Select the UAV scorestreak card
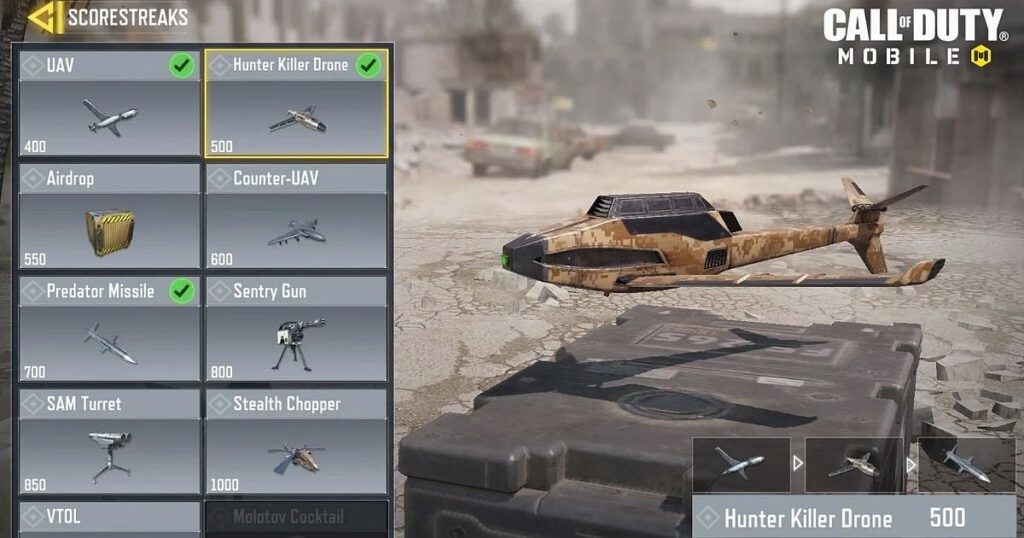This screenshot has height=538, width=1024. coord(110,103)
